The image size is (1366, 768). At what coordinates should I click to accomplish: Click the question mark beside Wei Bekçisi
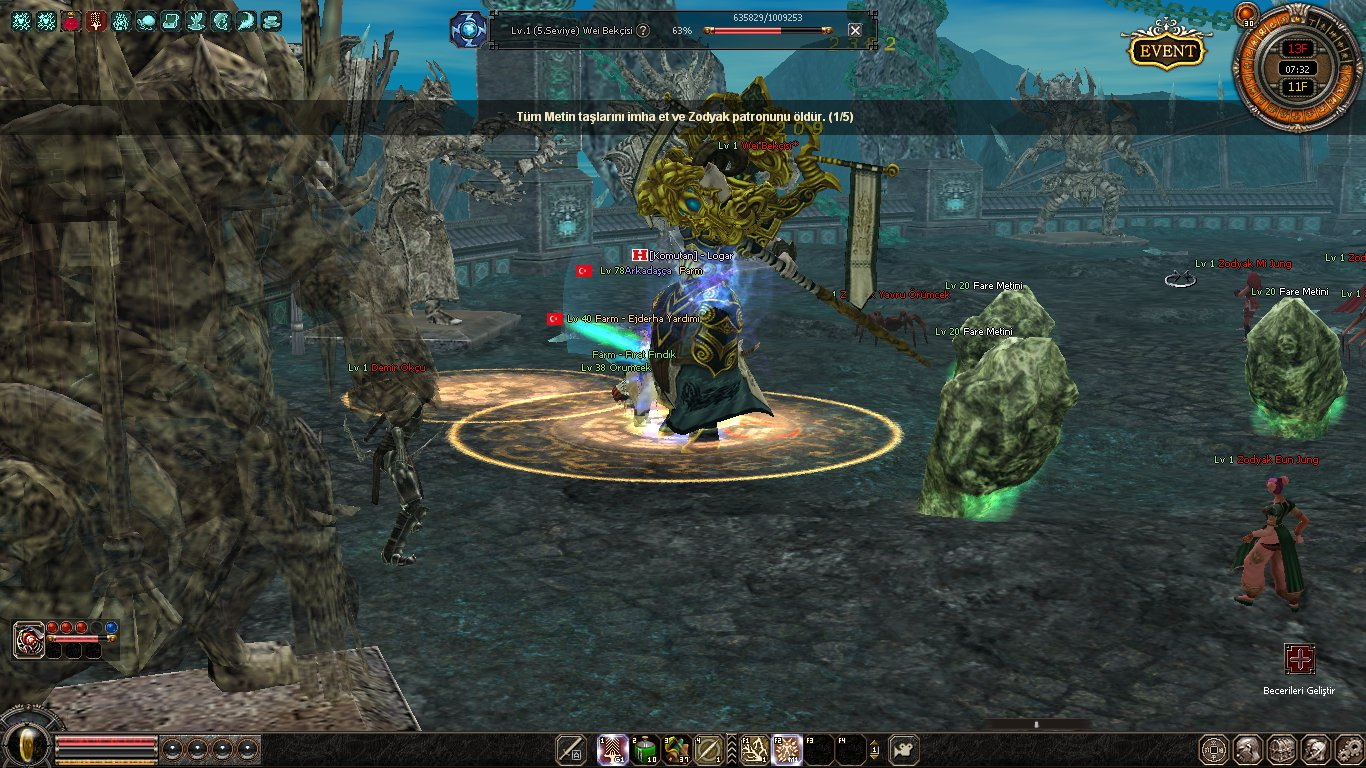[x=643, y=30]
